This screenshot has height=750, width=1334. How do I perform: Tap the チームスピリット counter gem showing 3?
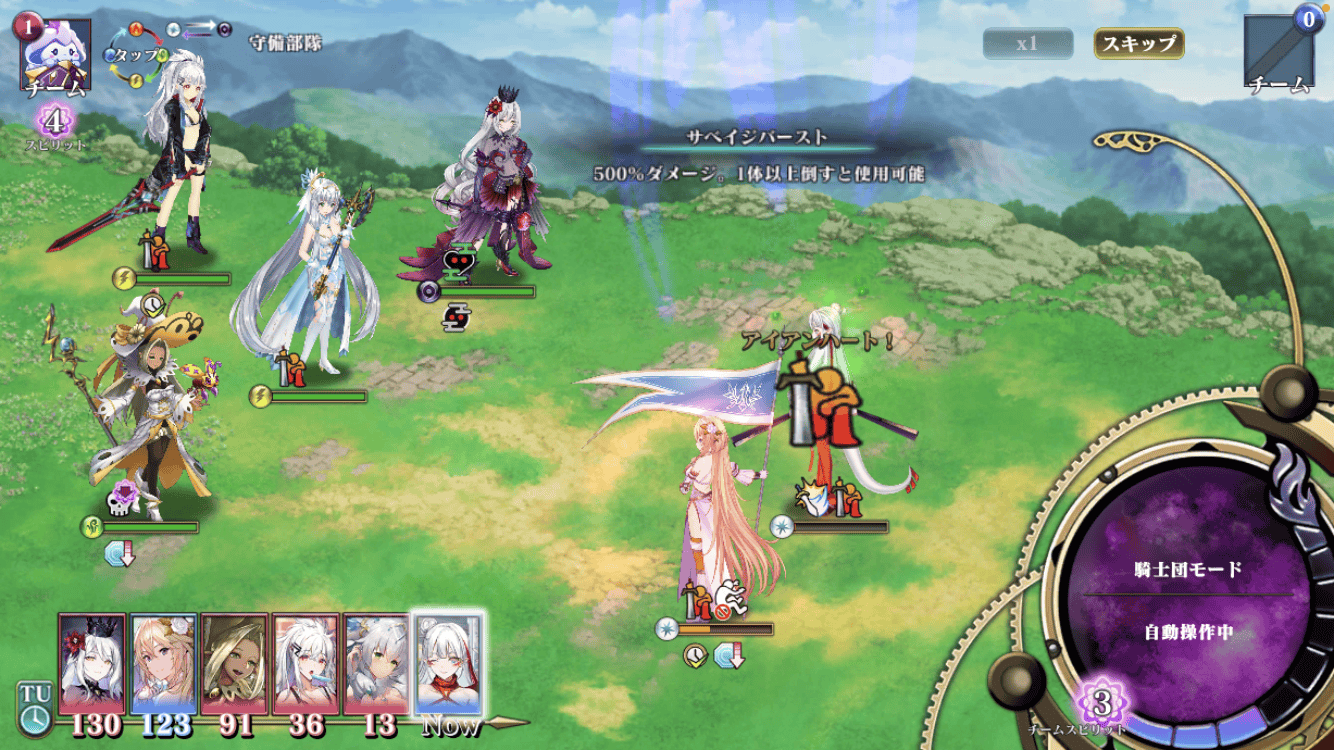pyautogui.click(x=1101, y=703)
